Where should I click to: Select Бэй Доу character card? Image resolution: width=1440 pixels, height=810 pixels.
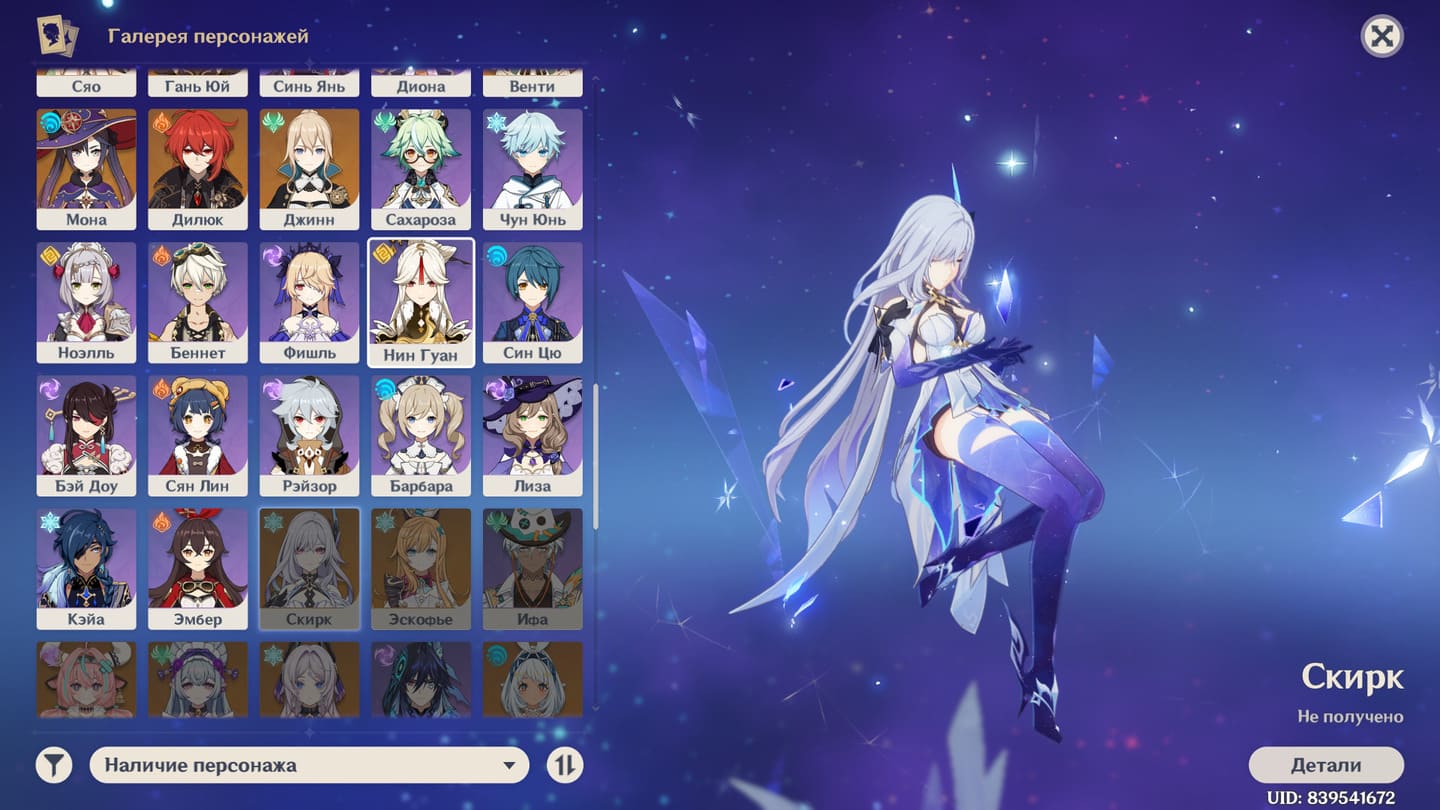87,434
